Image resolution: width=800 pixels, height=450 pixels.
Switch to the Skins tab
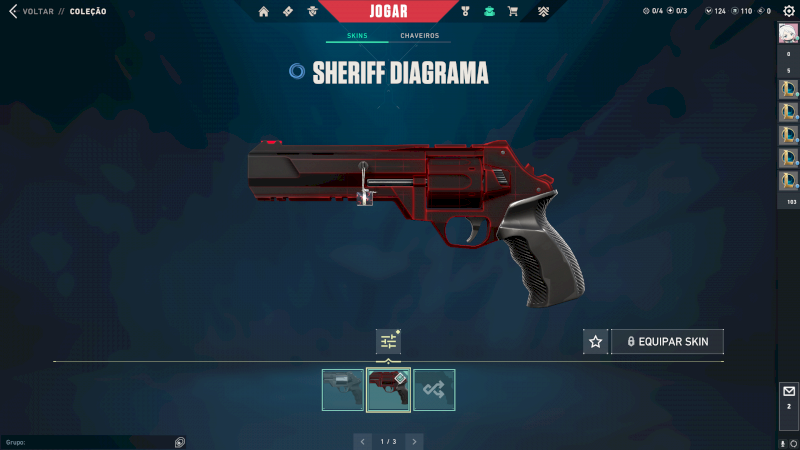[x=357, y=36]
